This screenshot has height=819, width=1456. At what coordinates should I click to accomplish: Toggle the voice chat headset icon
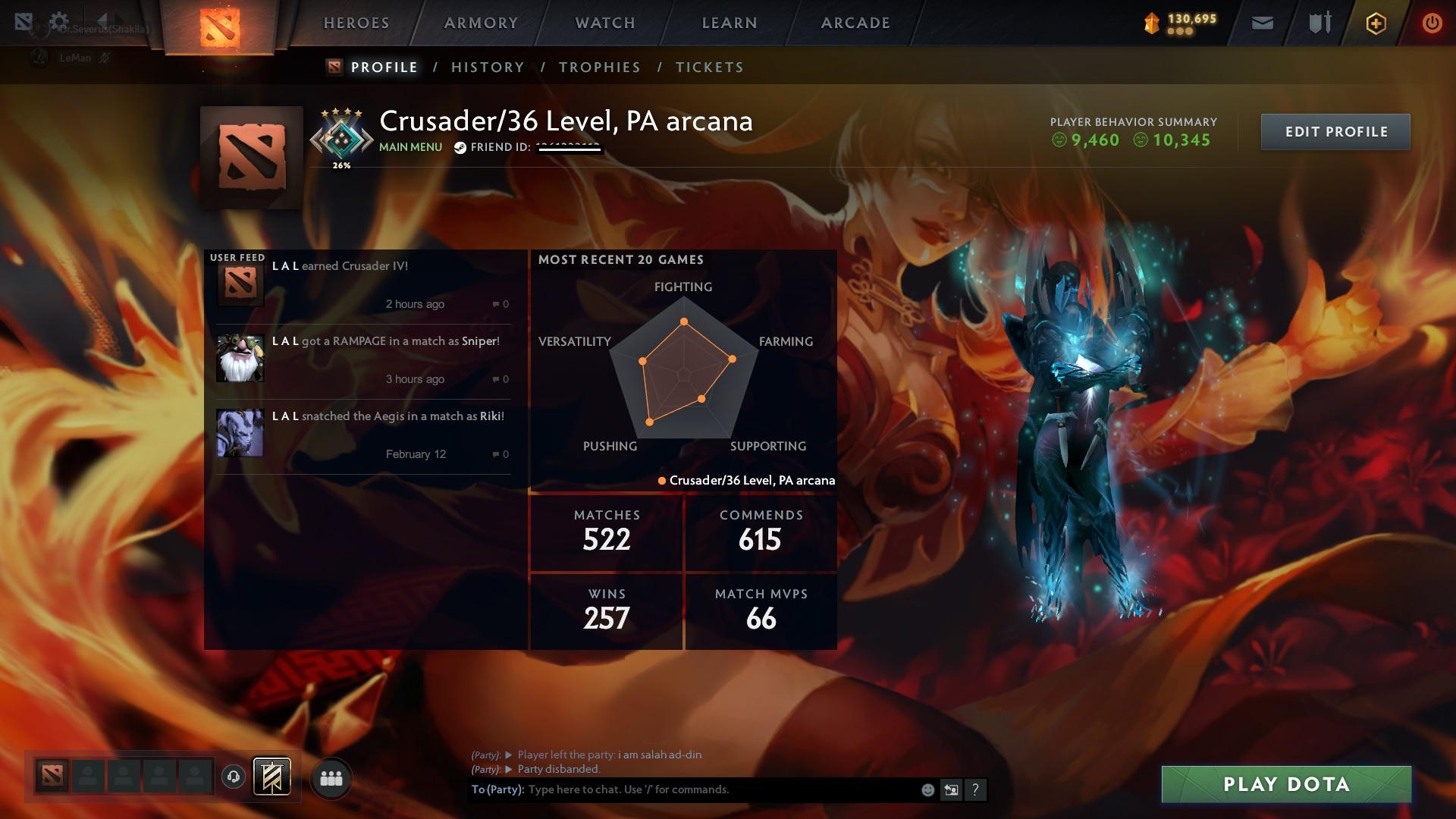point(233,778)
